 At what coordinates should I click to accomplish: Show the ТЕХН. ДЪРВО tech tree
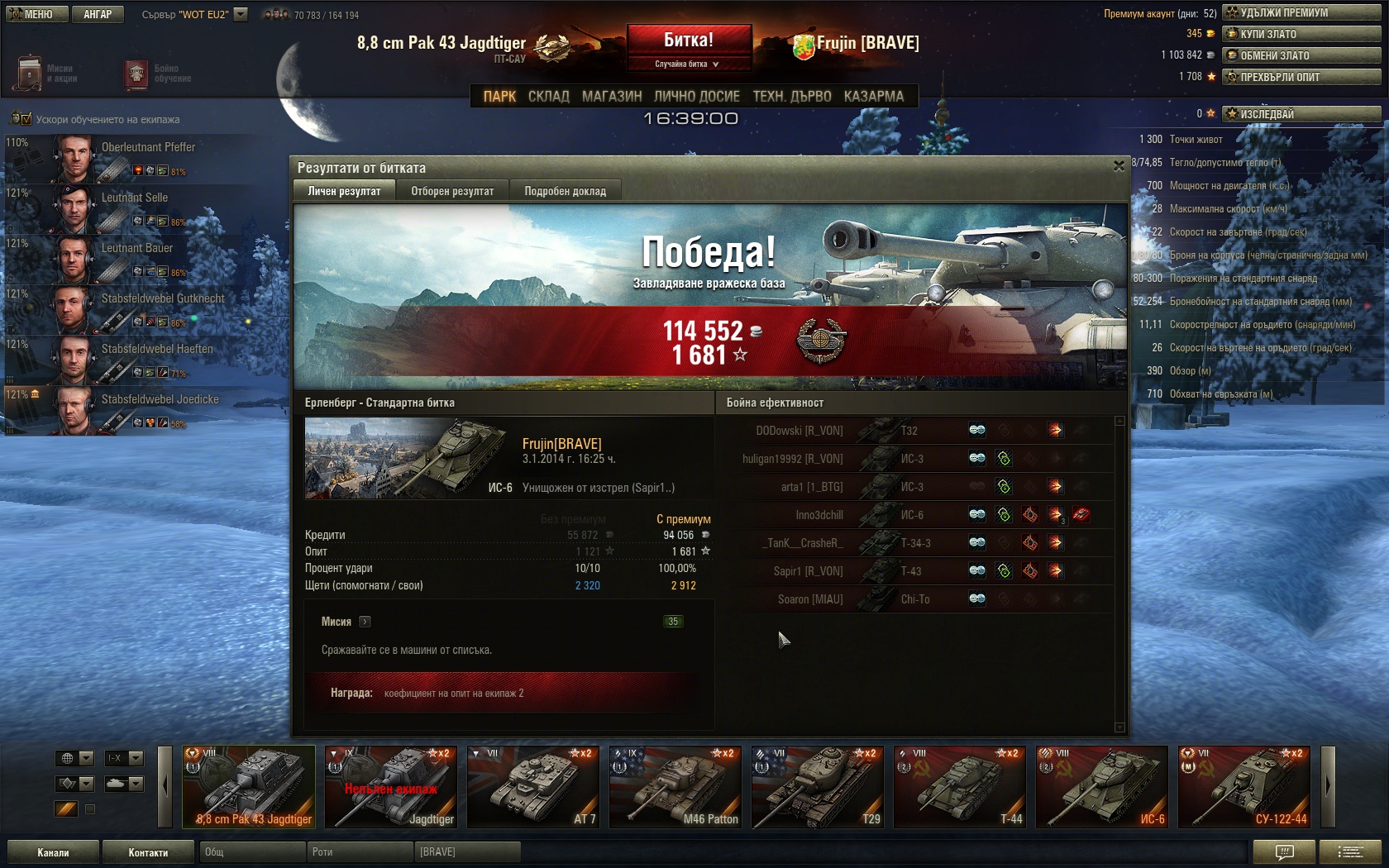tap(791, 97)
